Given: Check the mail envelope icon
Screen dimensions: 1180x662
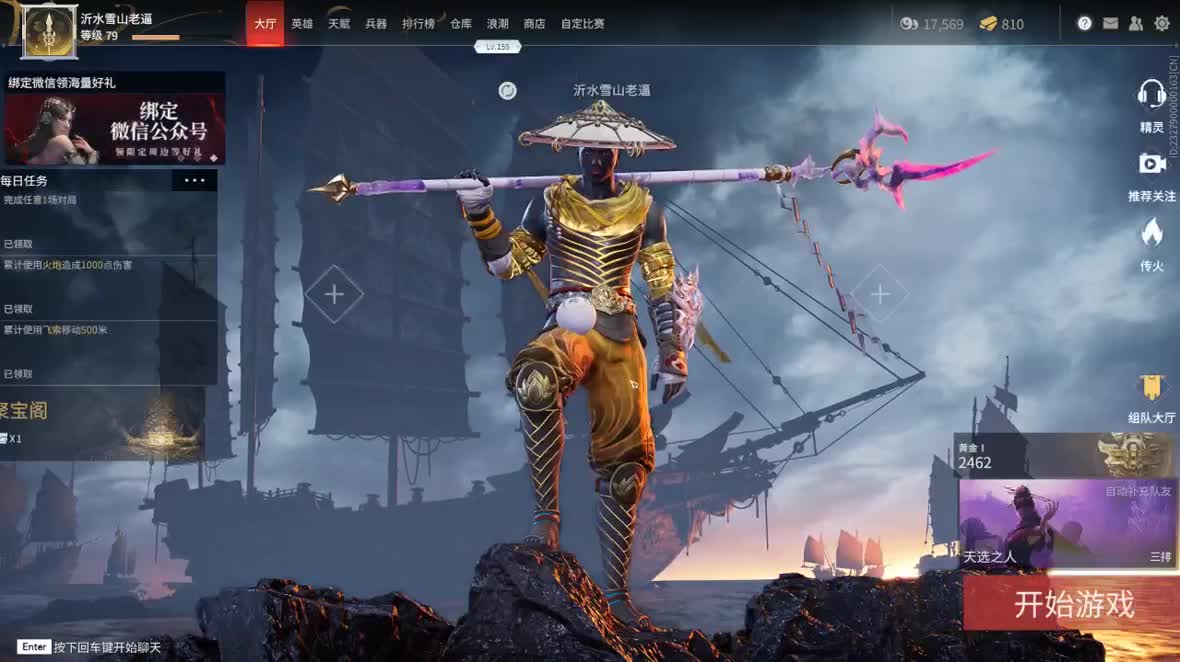Looking at the screenshot, I should click(1111, 23).
